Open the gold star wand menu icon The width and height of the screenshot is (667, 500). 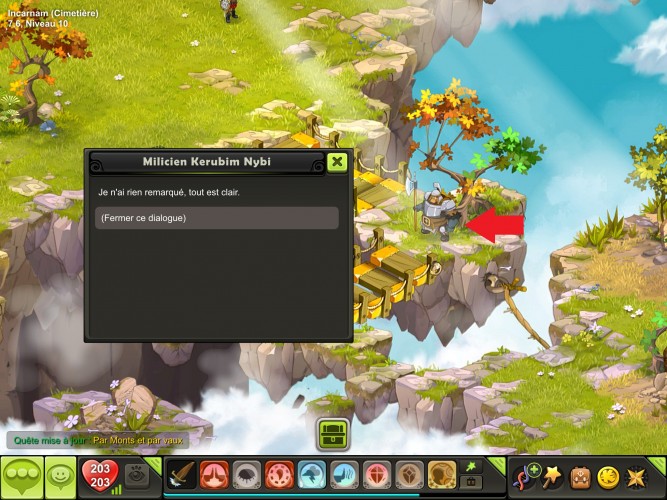point(551,475)
